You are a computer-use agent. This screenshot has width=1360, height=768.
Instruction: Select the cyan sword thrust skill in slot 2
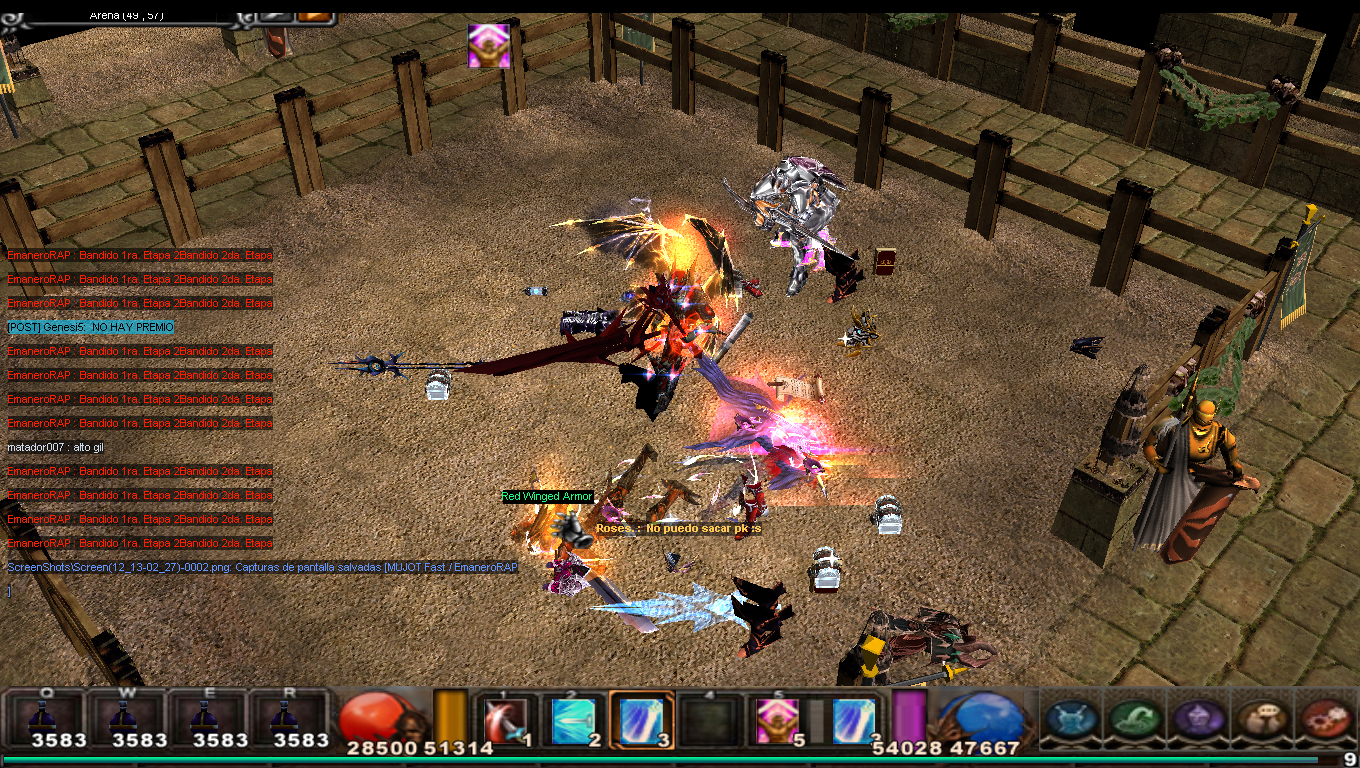574,720
